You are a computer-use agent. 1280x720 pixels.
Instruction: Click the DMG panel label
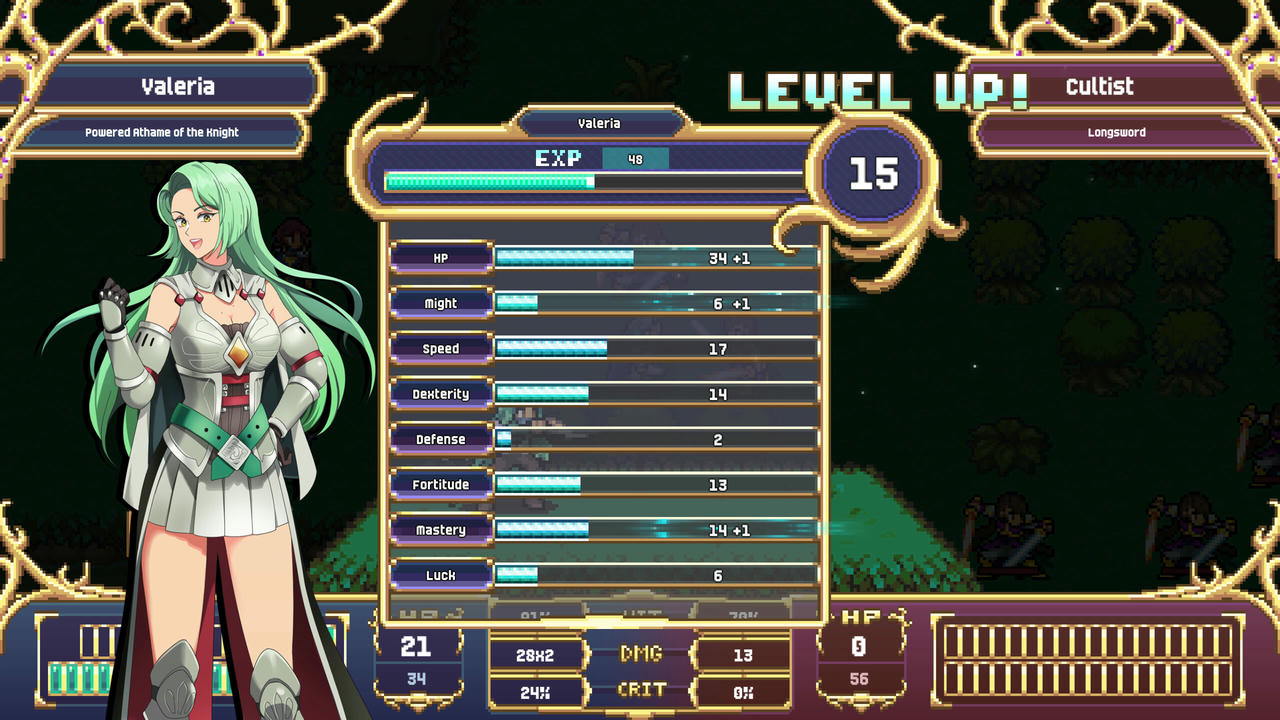tap(640, 655)
